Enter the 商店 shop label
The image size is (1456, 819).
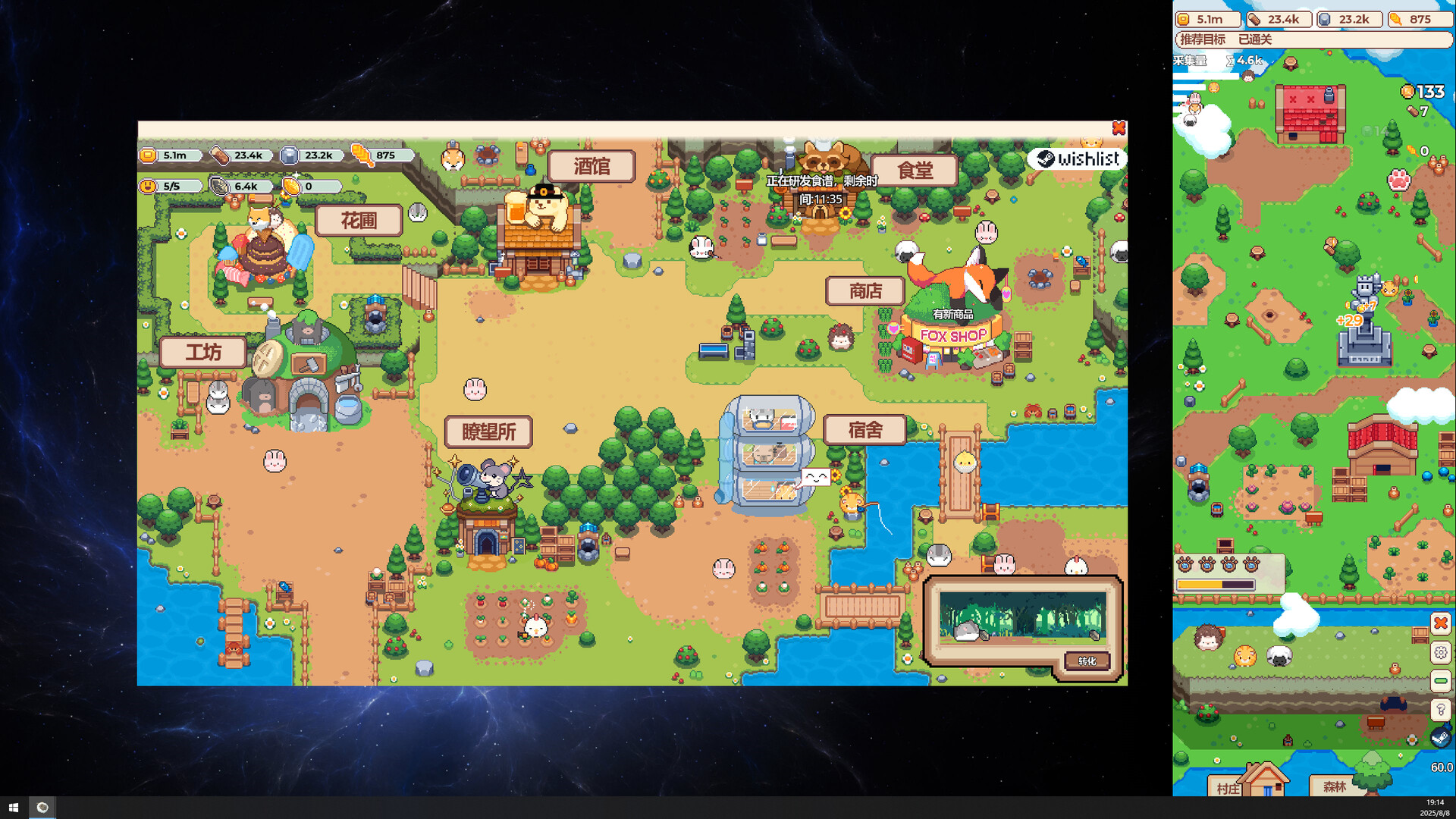pos(865,291)
